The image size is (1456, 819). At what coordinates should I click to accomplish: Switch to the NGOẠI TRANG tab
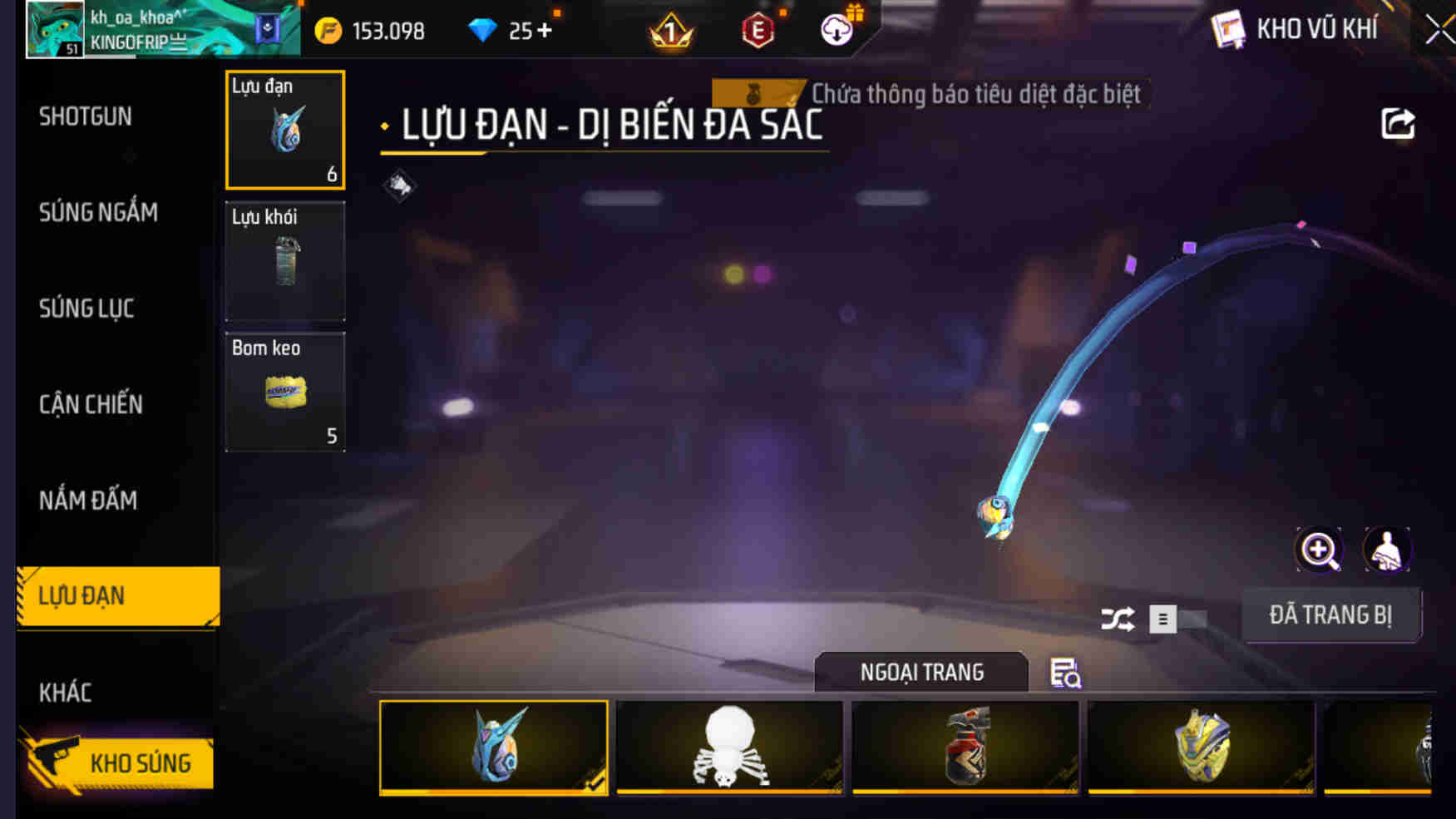(921, 672)
